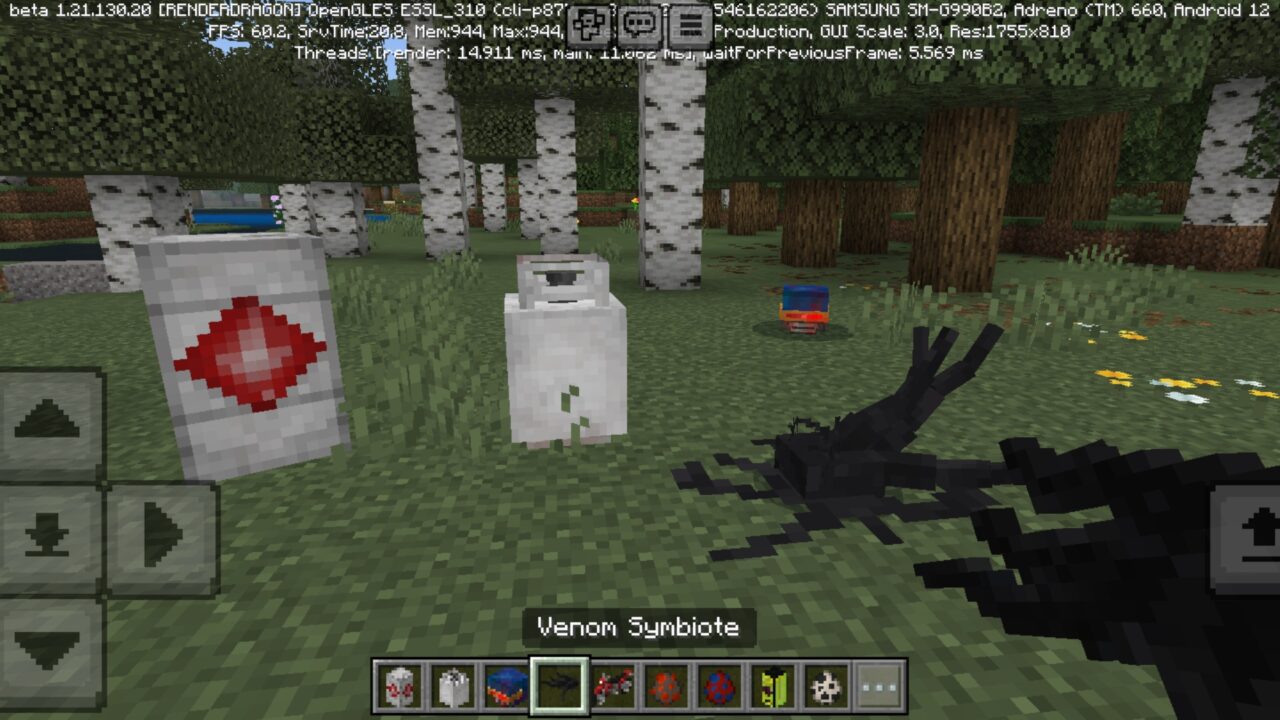Viewport: 1280px width, 720px height.
Task: Tap the Venom Symbiote item name label
Action: pyautogui.click(x=639, y=628)
